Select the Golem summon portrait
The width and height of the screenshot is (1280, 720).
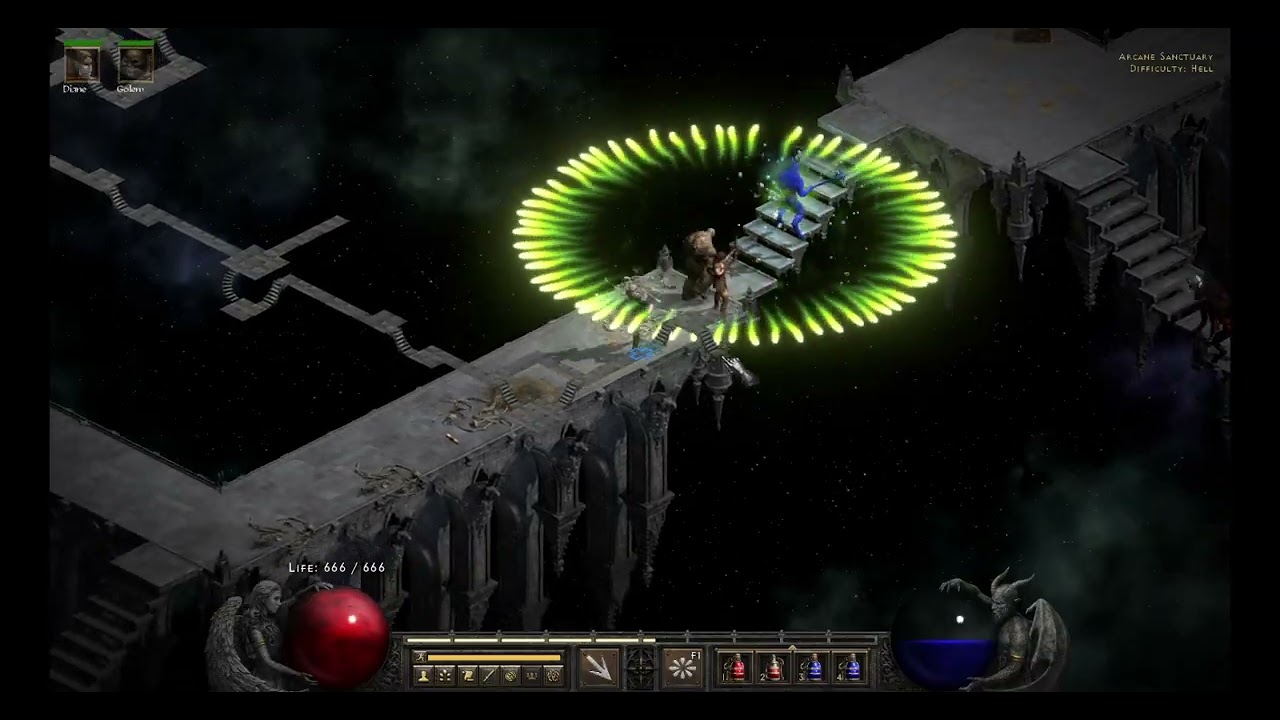134,64
